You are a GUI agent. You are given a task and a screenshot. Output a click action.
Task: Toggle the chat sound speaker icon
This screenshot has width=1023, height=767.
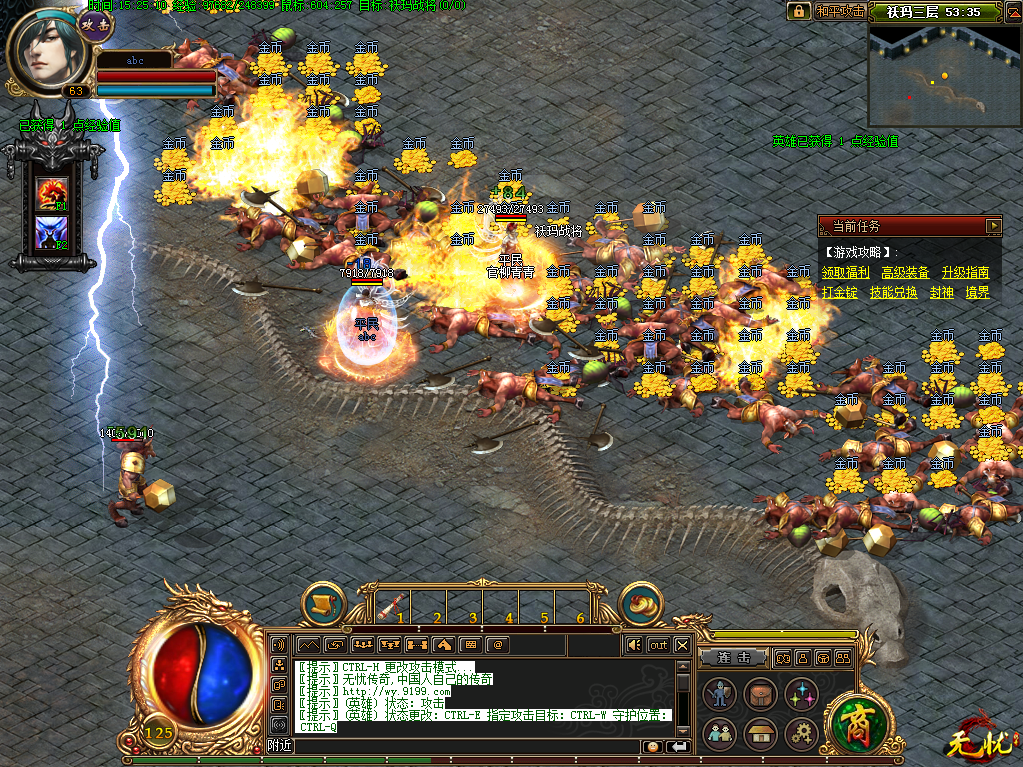tap(632, 645)
